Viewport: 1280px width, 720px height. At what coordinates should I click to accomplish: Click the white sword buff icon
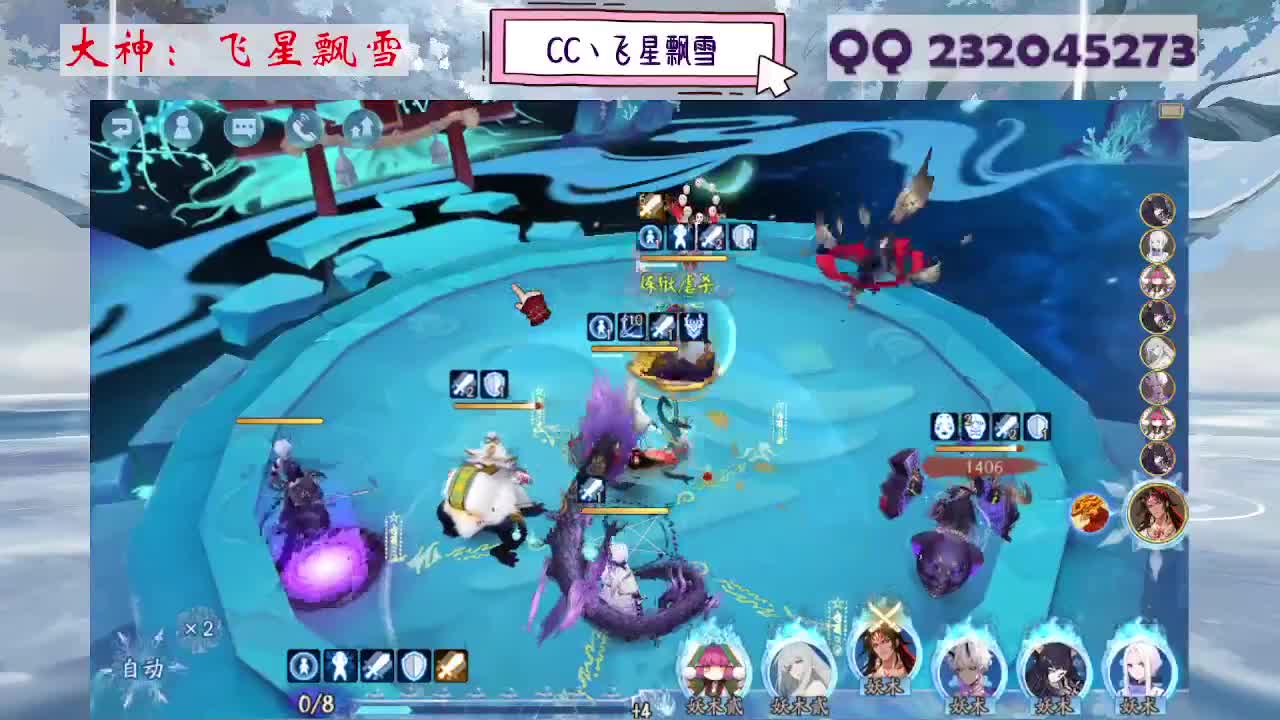tap(375, 665)
